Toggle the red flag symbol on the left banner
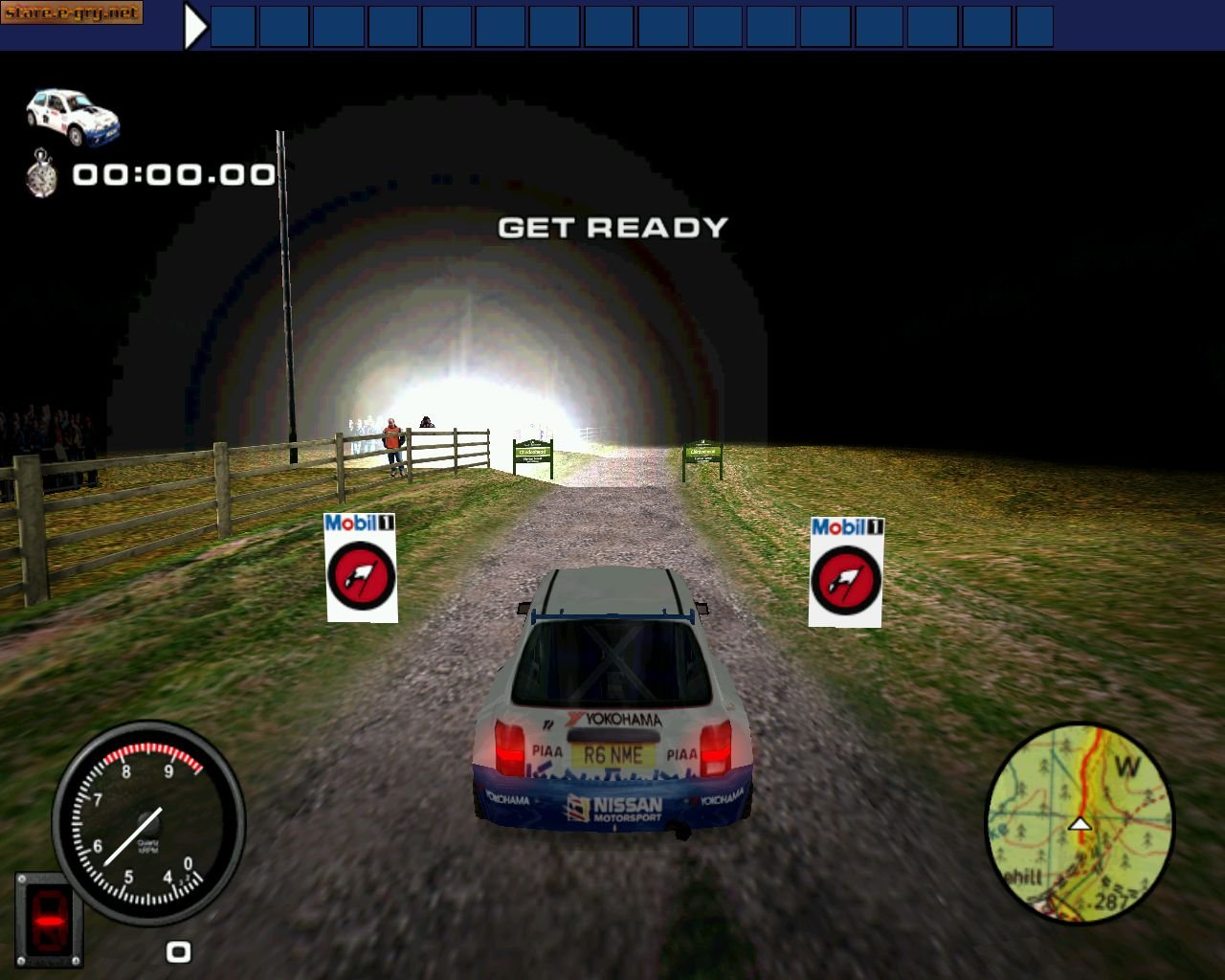 pyautogui.click(x=362, y=576)
